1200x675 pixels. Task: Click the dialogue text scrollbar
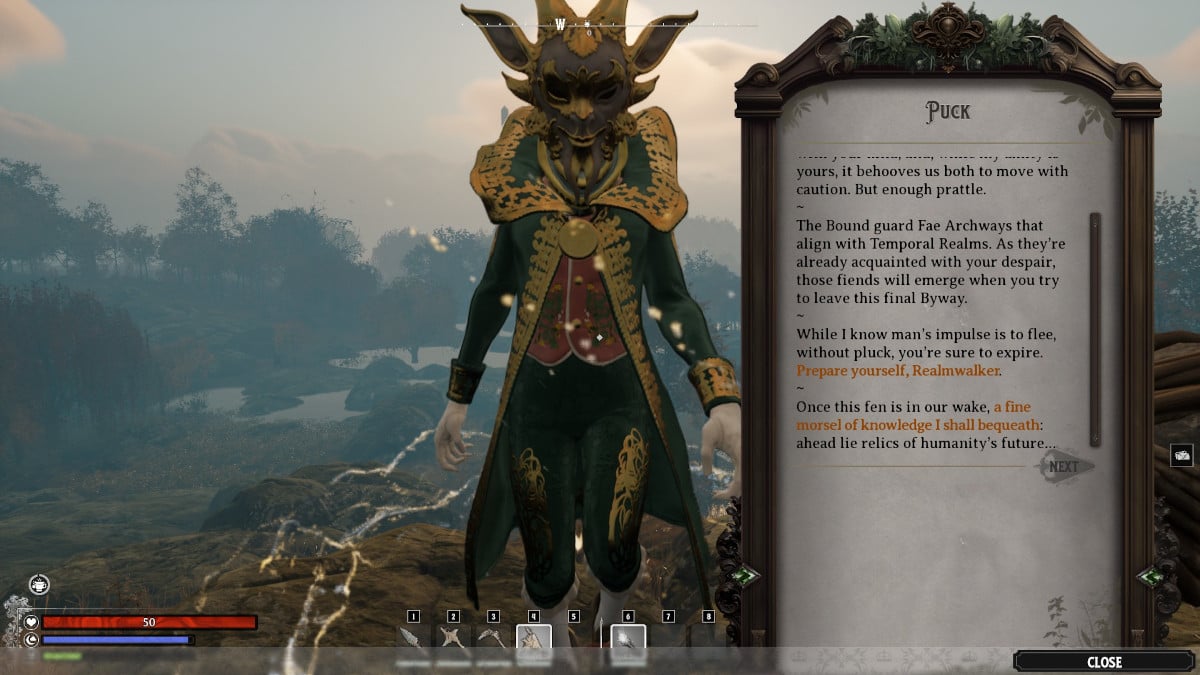[1095, 329]
